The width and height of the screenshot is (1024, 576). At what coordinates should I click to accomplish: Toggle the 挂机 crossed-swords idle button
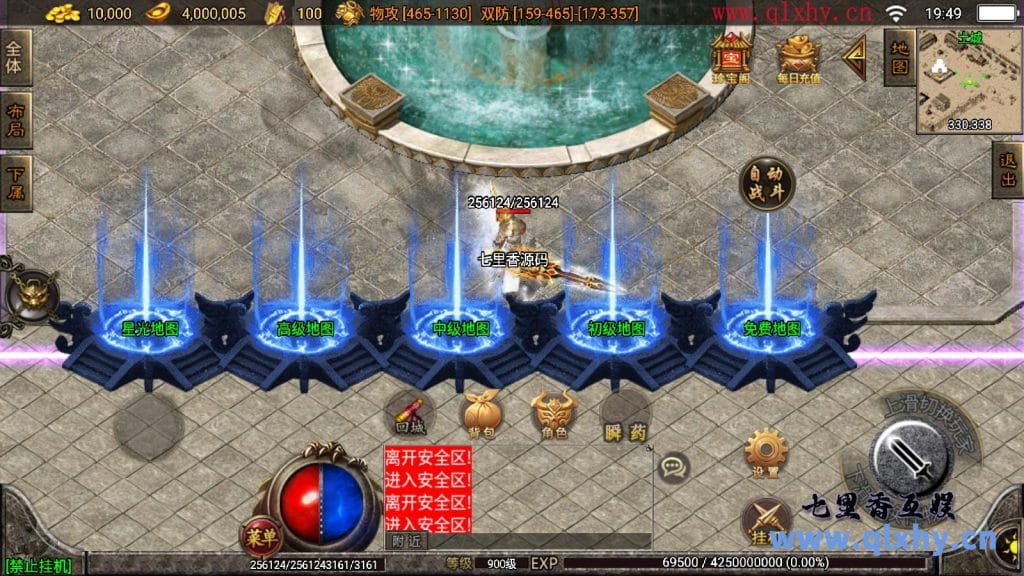tap(767, 522)
